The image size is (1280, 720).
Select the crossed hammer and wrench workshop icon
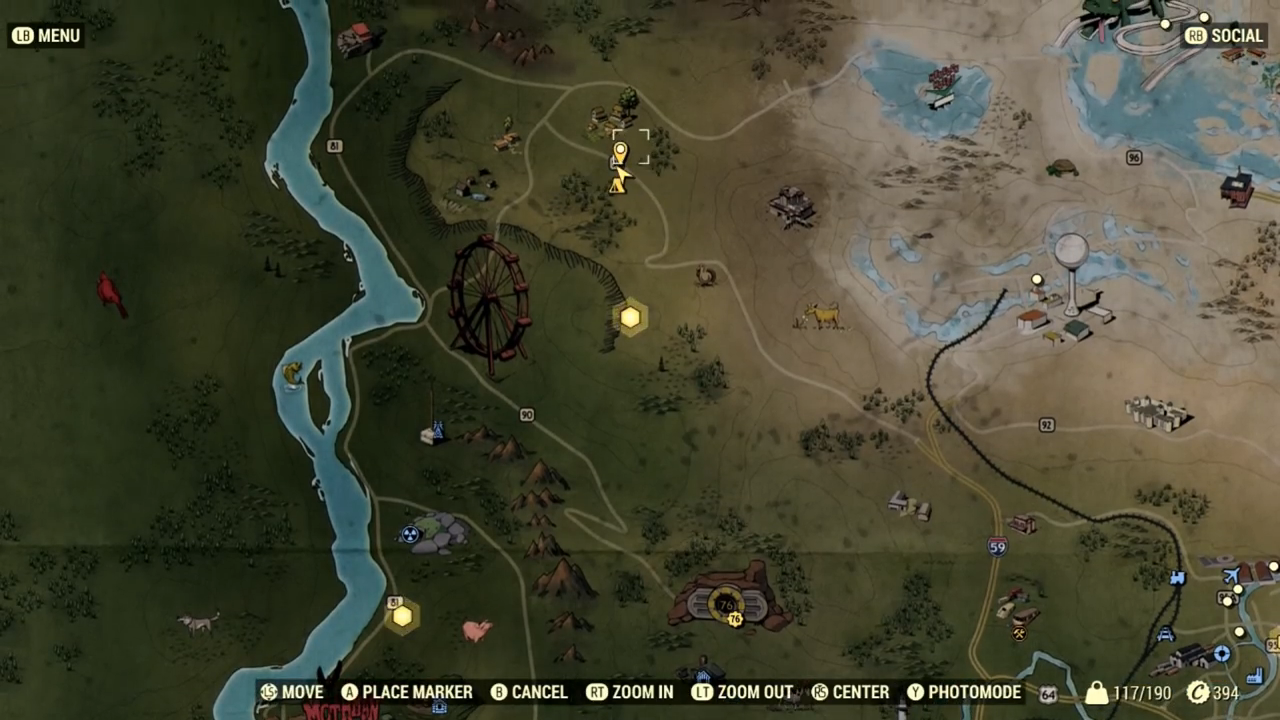point(1018,632)
